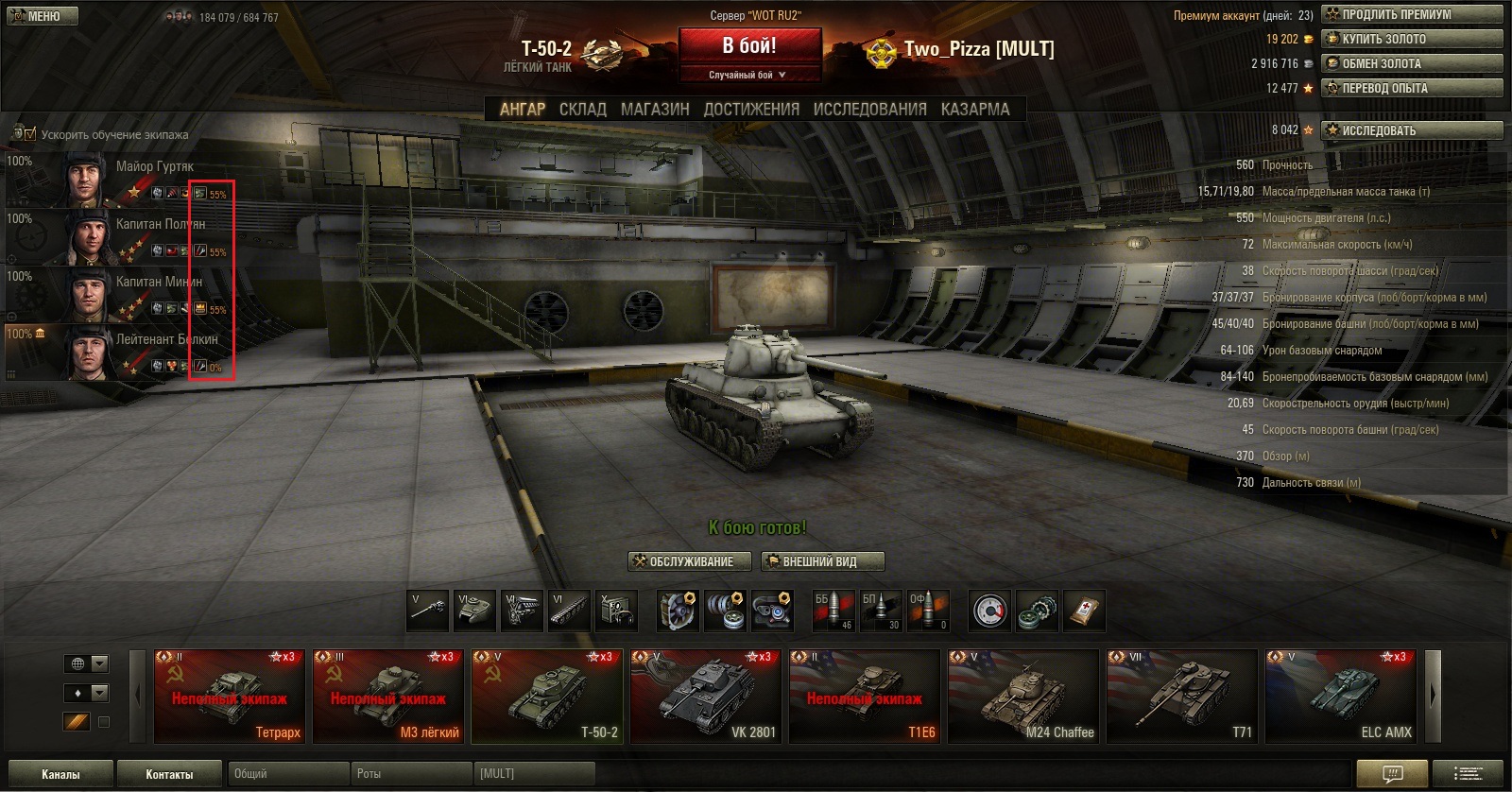Toggle Ускорить обучение экипажа checkbox

tap(30, 134)
